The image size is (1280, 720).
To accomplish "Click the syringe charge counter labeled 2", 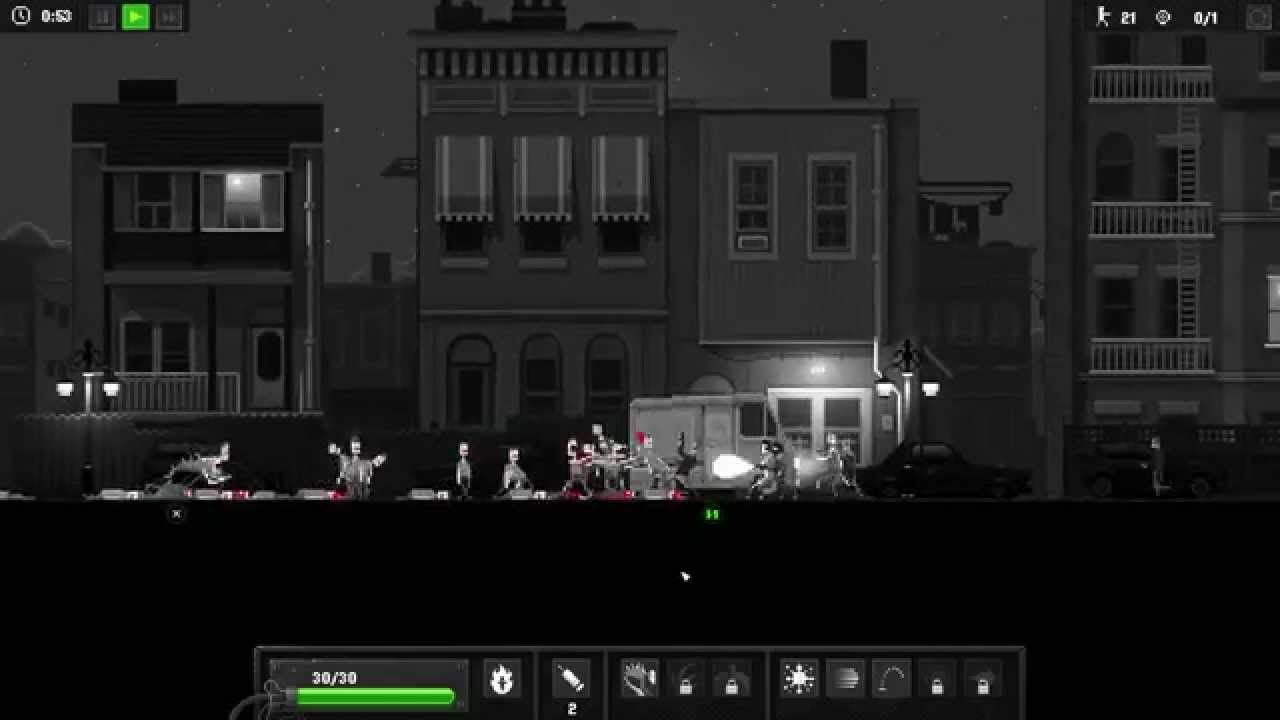I will (x=570, y=706).
